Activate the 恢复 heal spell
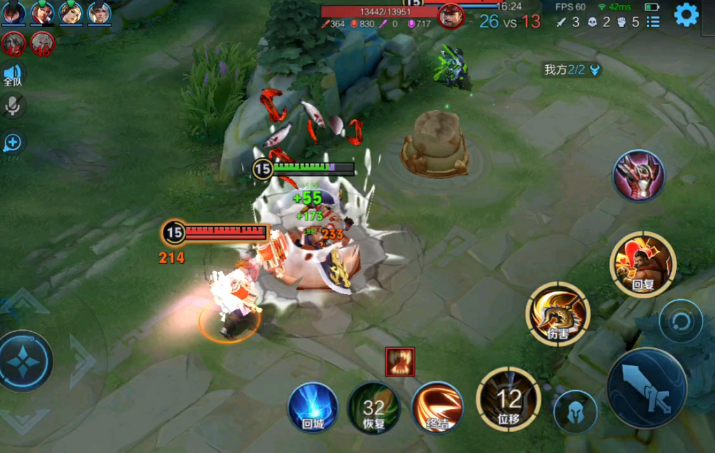The image size is (715, 453). [x=373, y=408]
